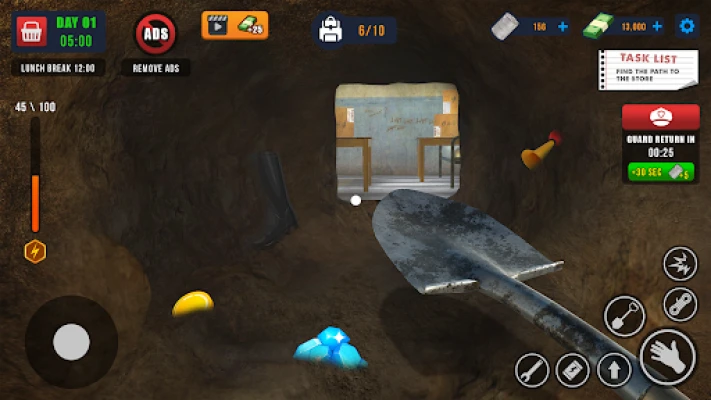The height and width of the screenshot is (400, 711).
Task: Add more silver tape currency
Action: click(x=563, y=27)
